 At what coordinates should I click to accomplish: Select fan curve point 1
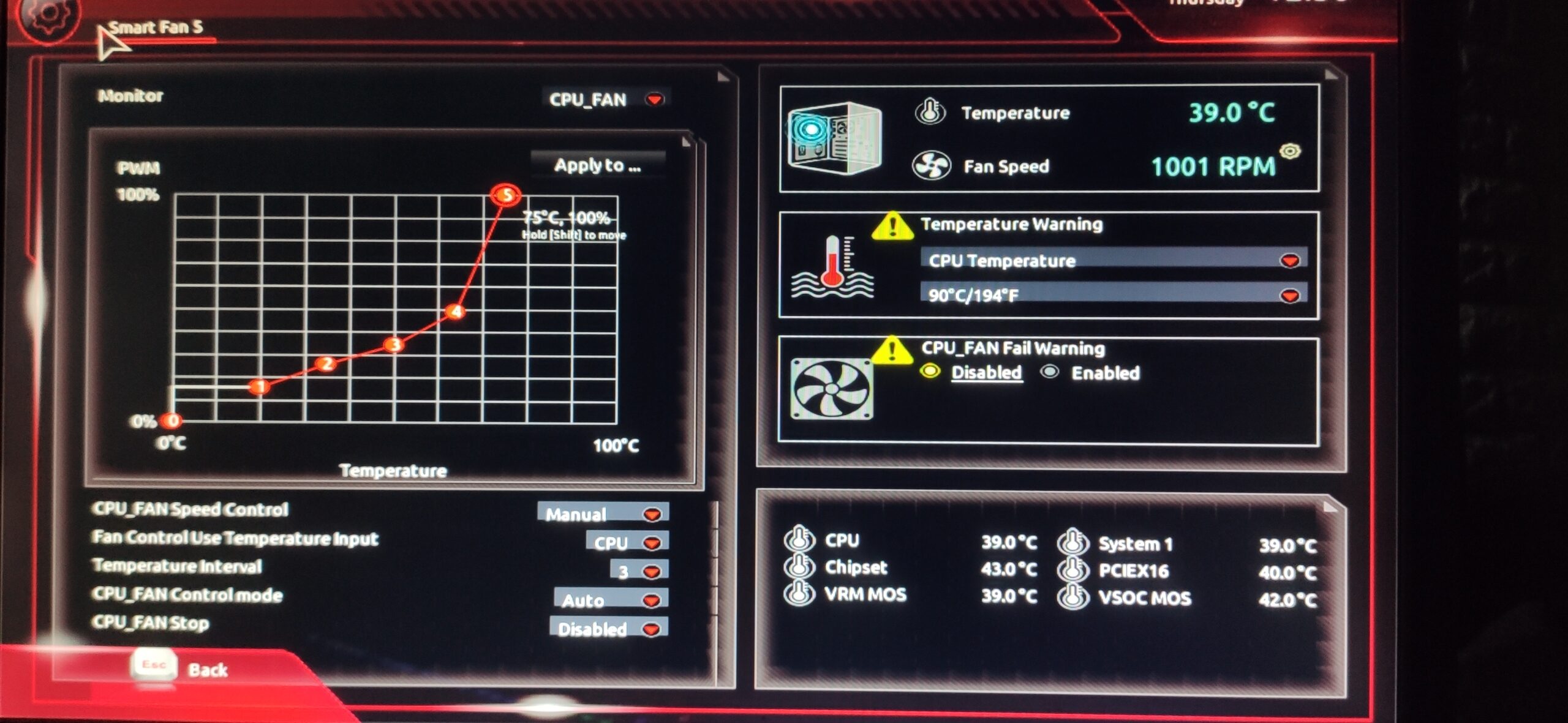(x=260, y=387)
